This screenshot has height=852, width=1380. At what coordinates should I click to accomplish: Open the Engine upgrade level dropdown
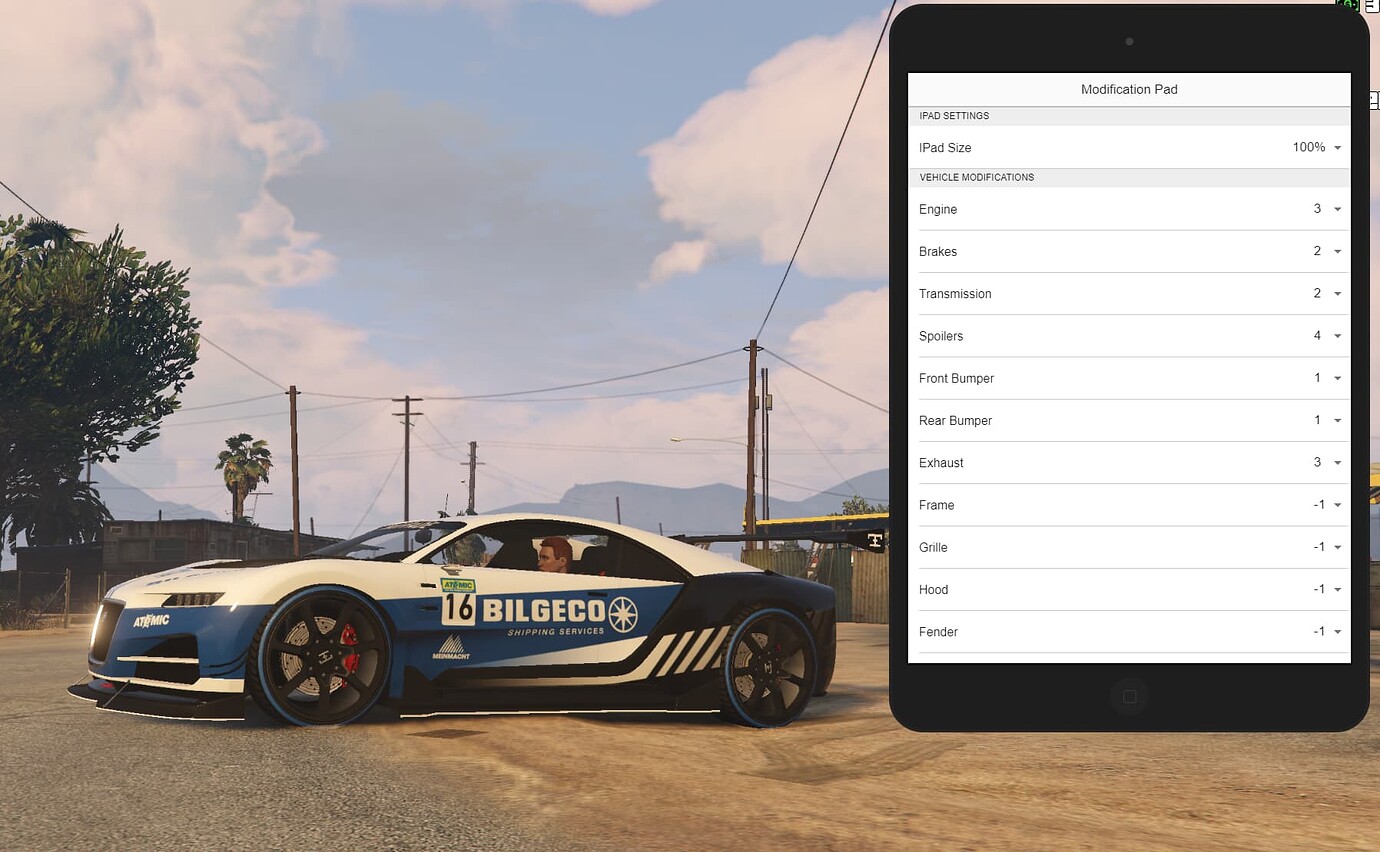click(x=1336, y=209)
